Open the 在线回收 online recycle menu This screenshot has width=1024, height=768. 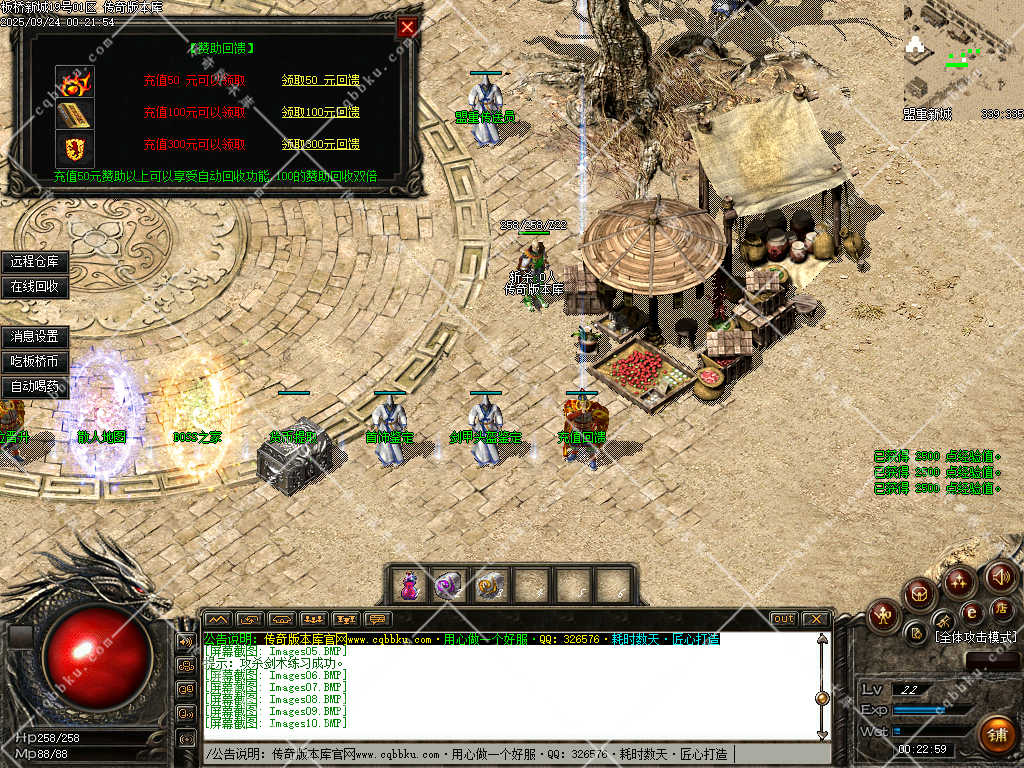tap(35, 287)
